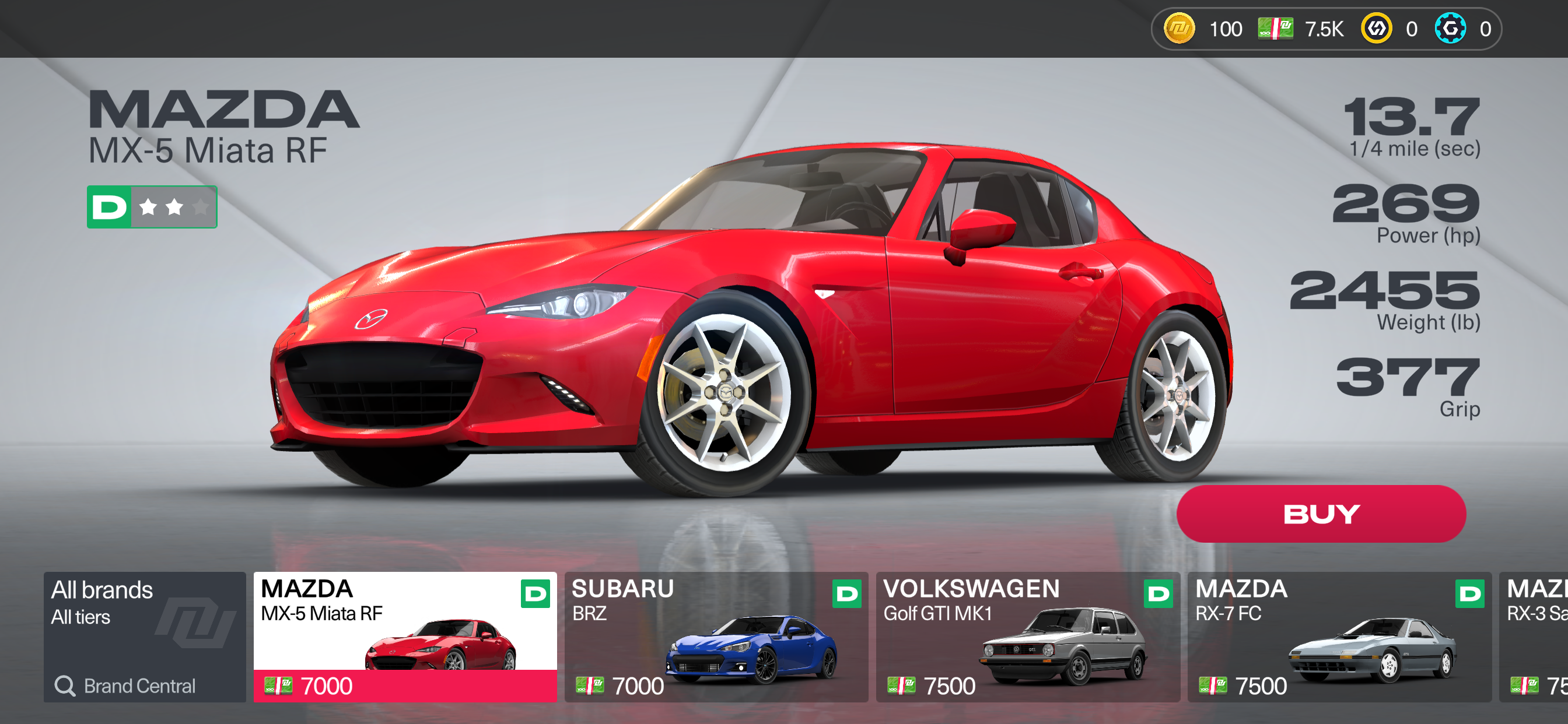Image resolution: width=1568 pixels, height=724 pixels.
Task: Tap the green cash currency icon
Action: click(1275, 29)
